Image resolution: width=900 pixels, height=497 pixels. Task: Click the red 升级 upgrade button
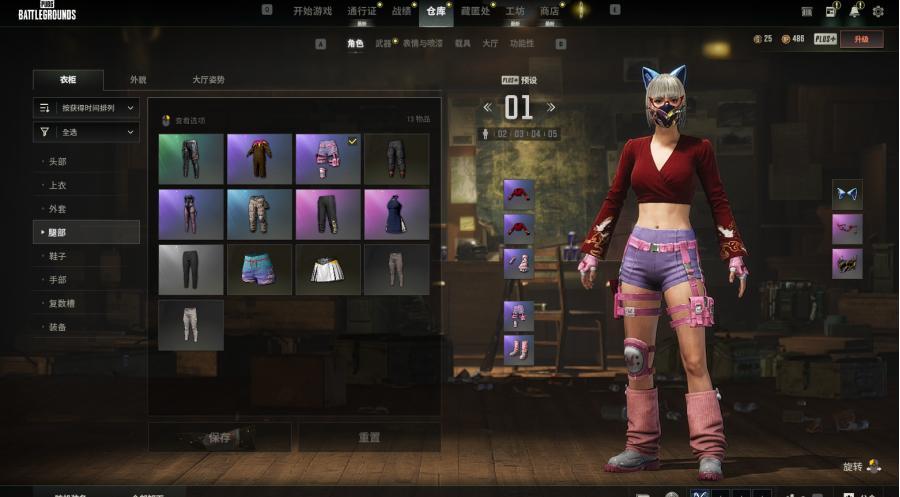pyautogui.click(x=861, y=39)
